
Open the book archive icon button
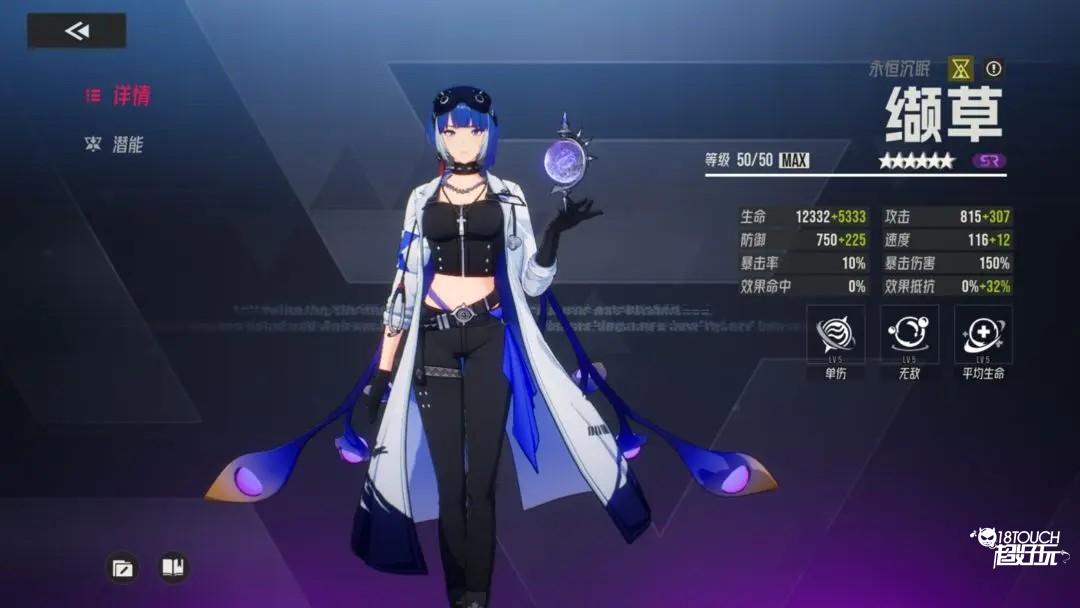[x=173, y=568]
